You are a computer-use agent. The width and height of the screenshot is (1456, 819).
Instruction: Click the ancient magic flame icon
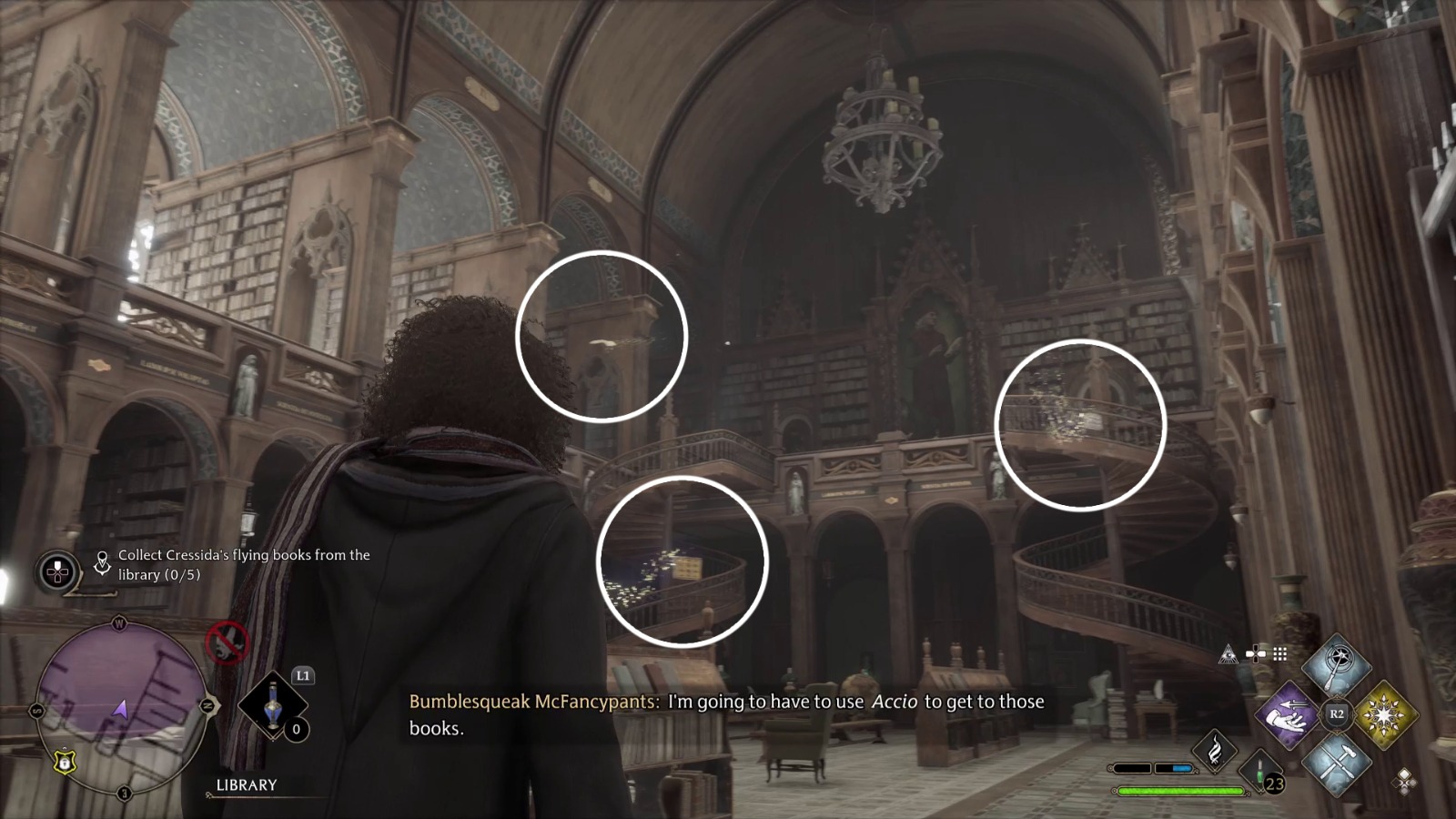tap(1216, 751)
